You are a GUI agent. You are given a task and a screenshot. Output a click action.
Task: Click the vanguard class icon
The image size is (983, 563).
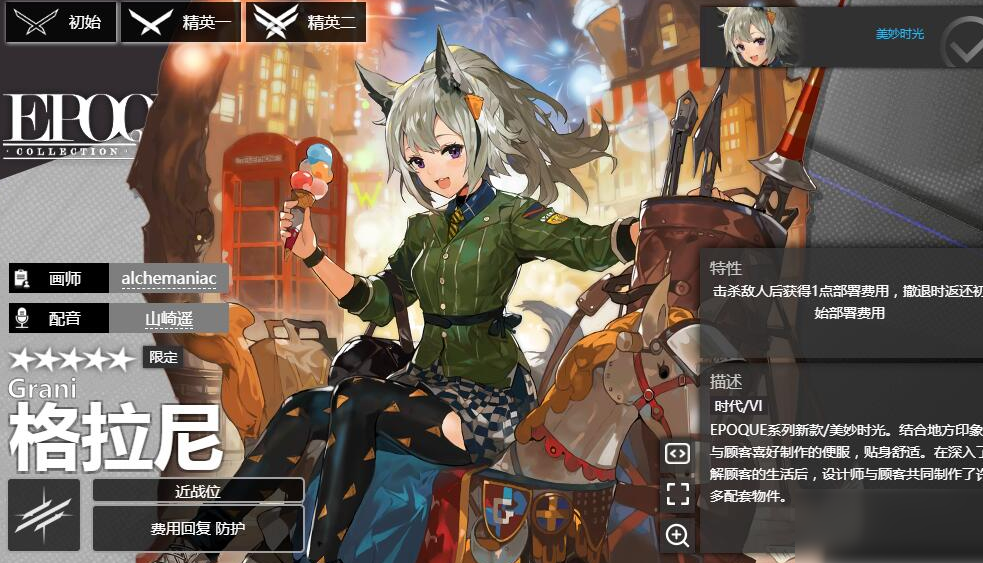[44, 515]
